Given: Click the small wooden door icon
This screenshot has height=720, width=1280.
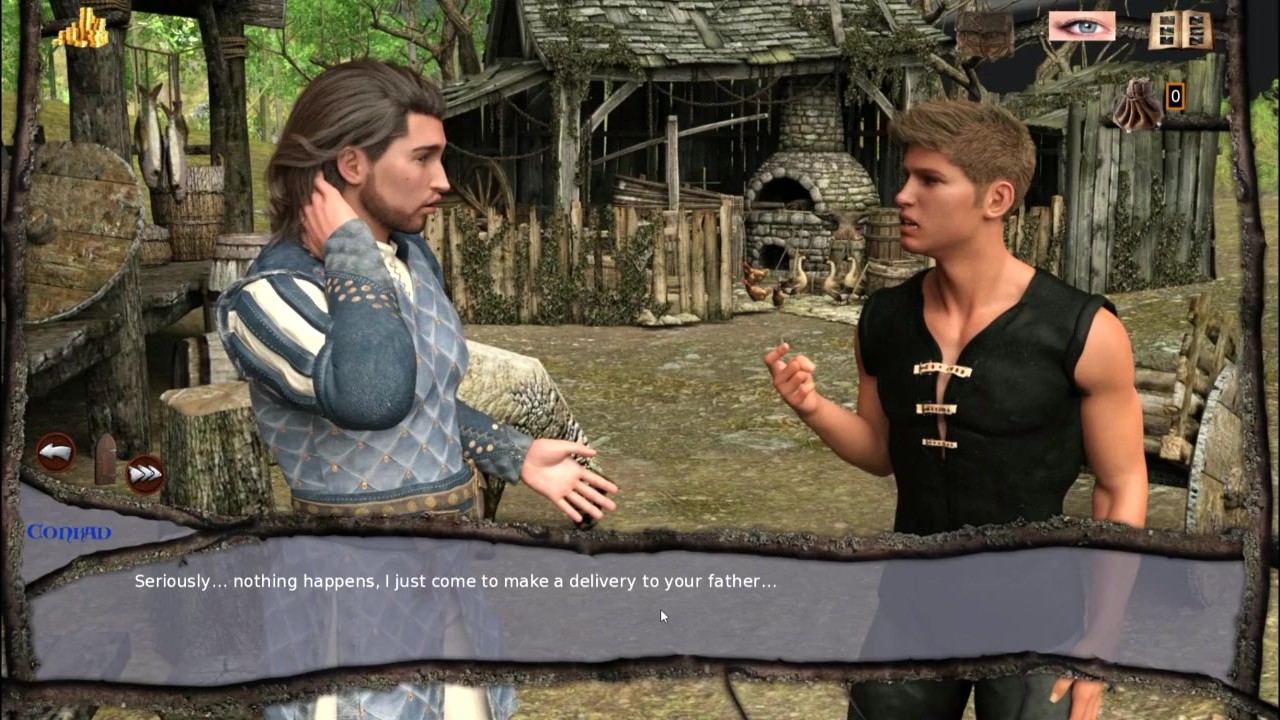Looking at the screenshot, I should click(105, 459).
